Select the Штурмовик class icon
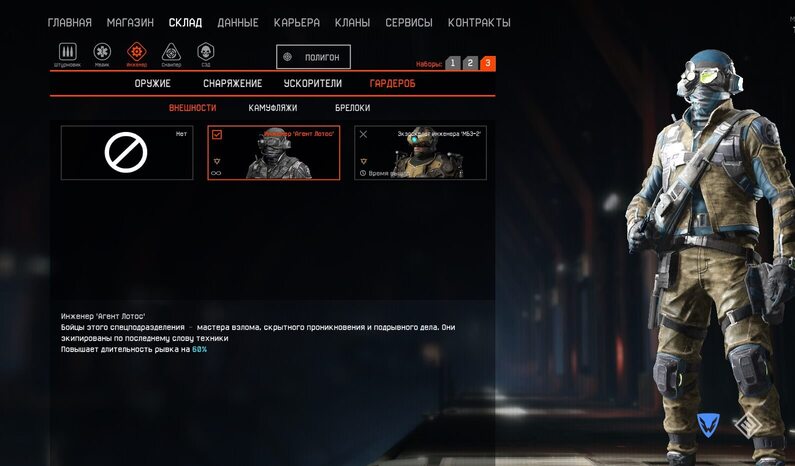Screen dimensions: 795x466 coord(68,53)
